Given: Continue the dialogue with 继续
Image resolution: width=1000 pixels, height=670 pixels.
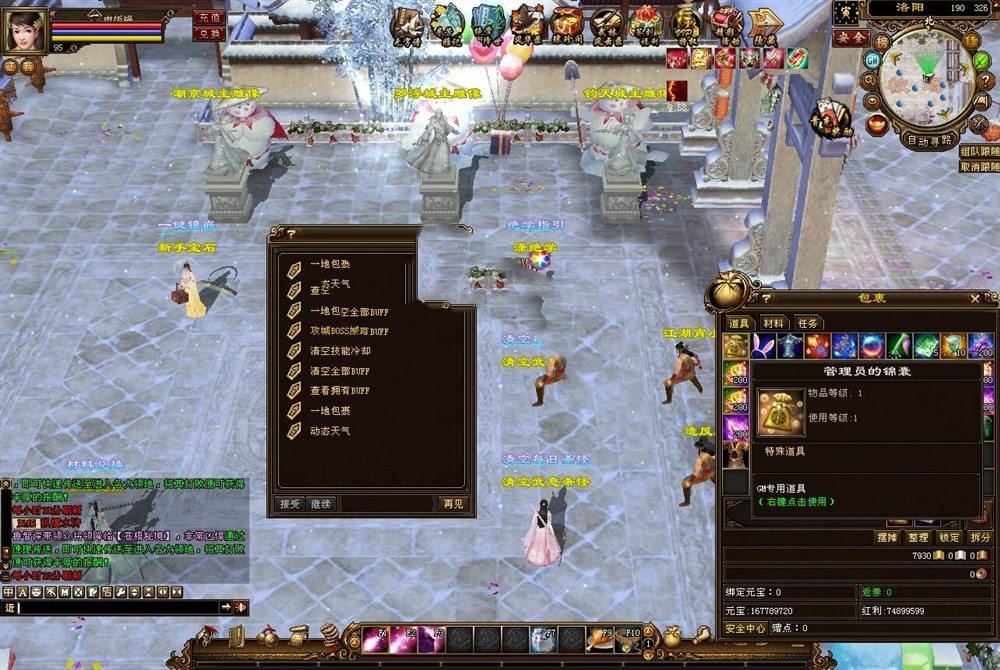Looking at the screenshot, I should [x=320, y=504].
